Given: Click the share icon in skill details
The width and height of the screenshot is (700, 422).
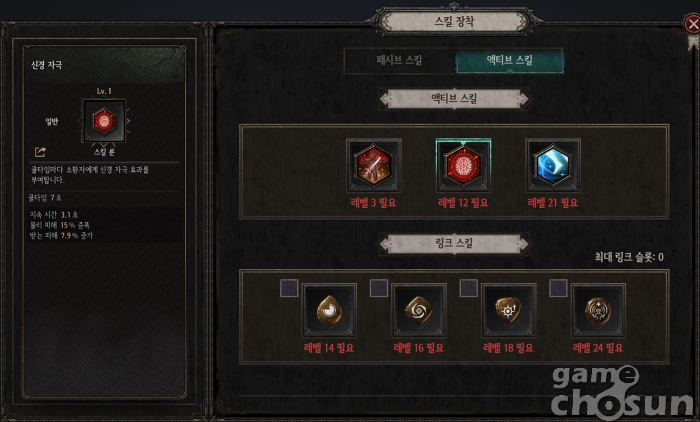Looking at the screenshot, I should click(x=40, y=152).
